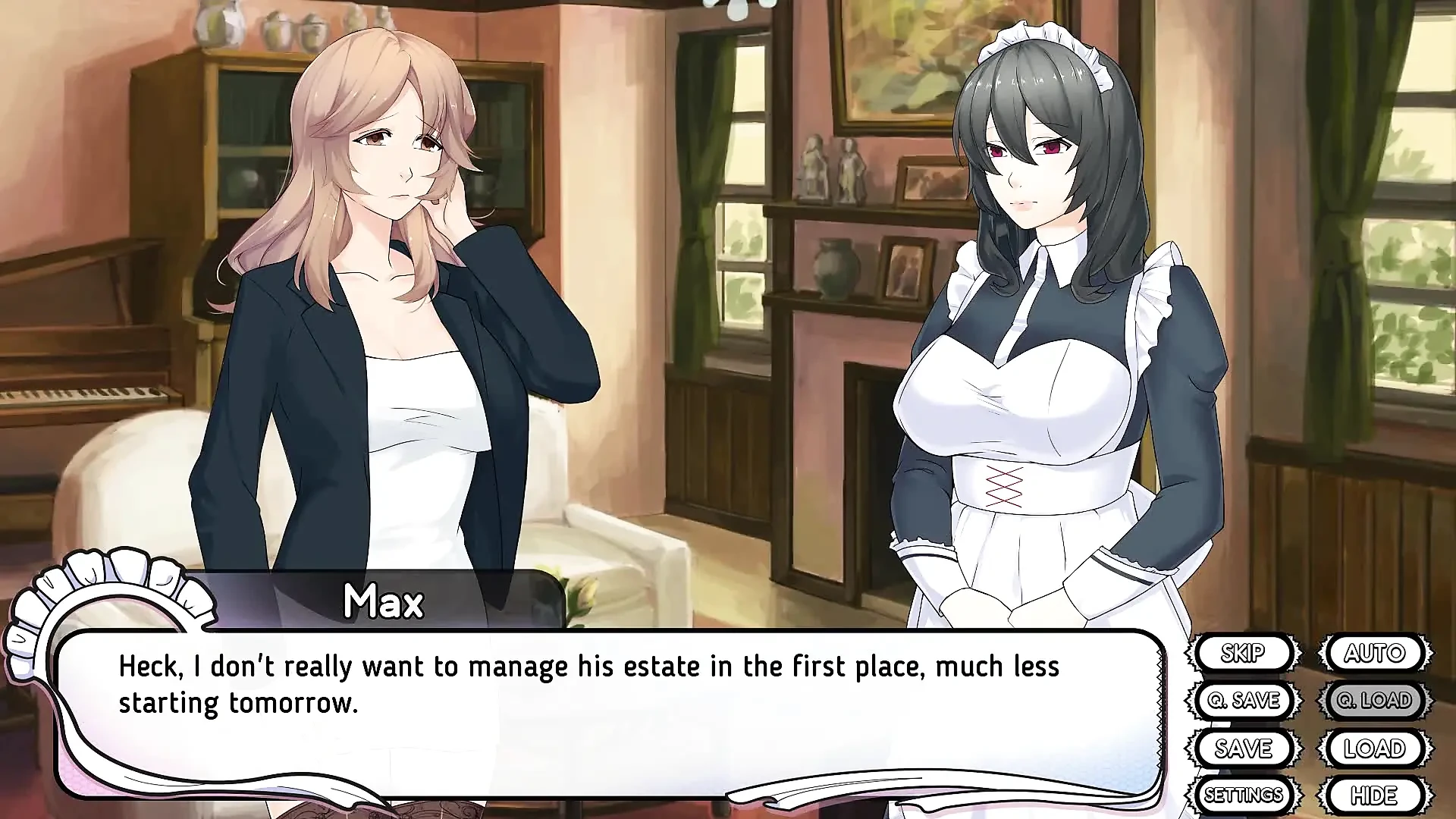Image resolution: width=1456 pixels, height=819 pixels.
Task: Click the dialogue text to advance
Action: 531,682
